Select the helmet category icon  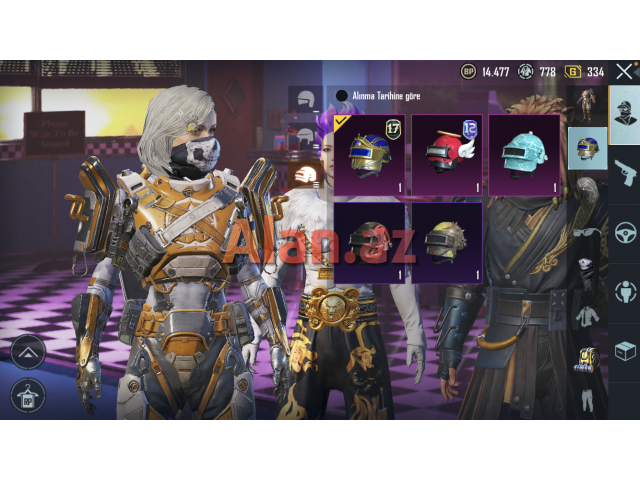coord(586,149)
